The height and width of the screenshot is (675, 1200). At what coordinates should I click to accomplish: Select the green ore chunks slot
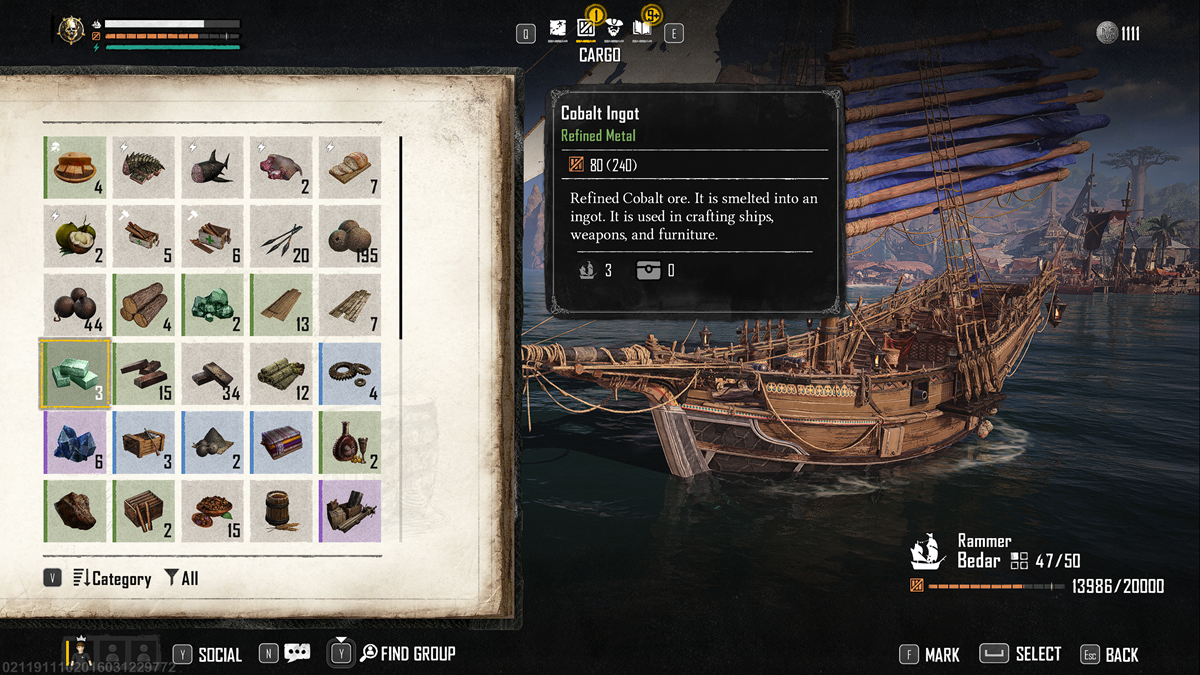pos(212,304)
